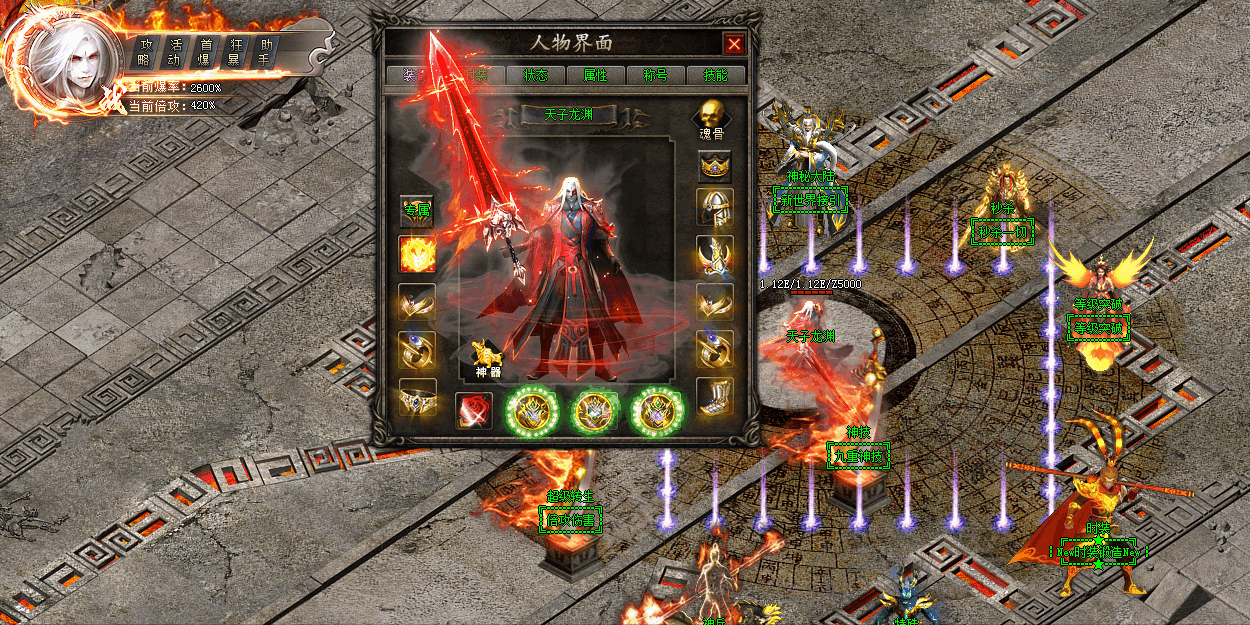Close the character panel window

[734, 44]
